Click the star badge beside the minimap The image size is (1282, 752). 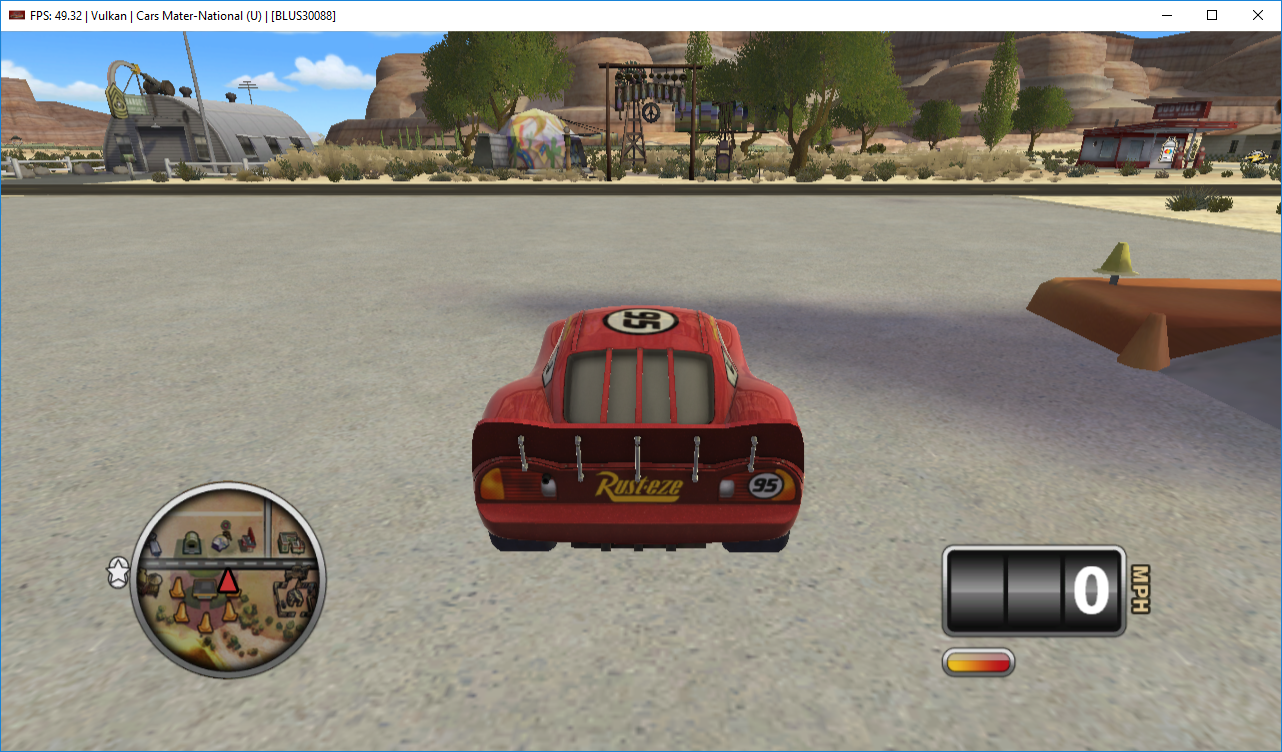(118, 573)
